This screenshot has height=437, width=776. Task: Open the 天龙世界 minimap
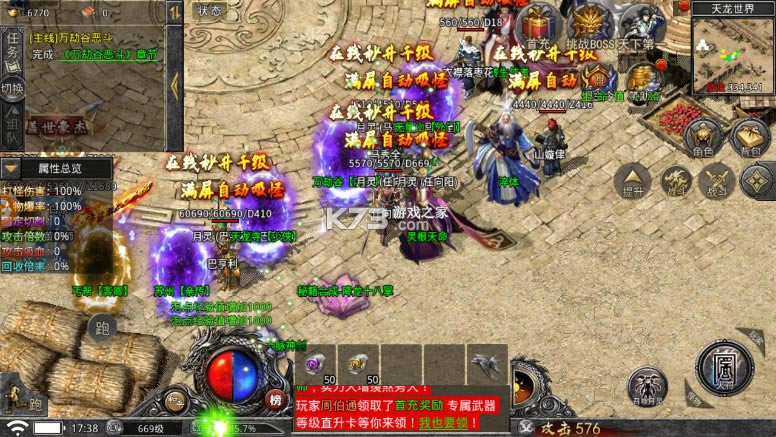click(x=732, y=53)
